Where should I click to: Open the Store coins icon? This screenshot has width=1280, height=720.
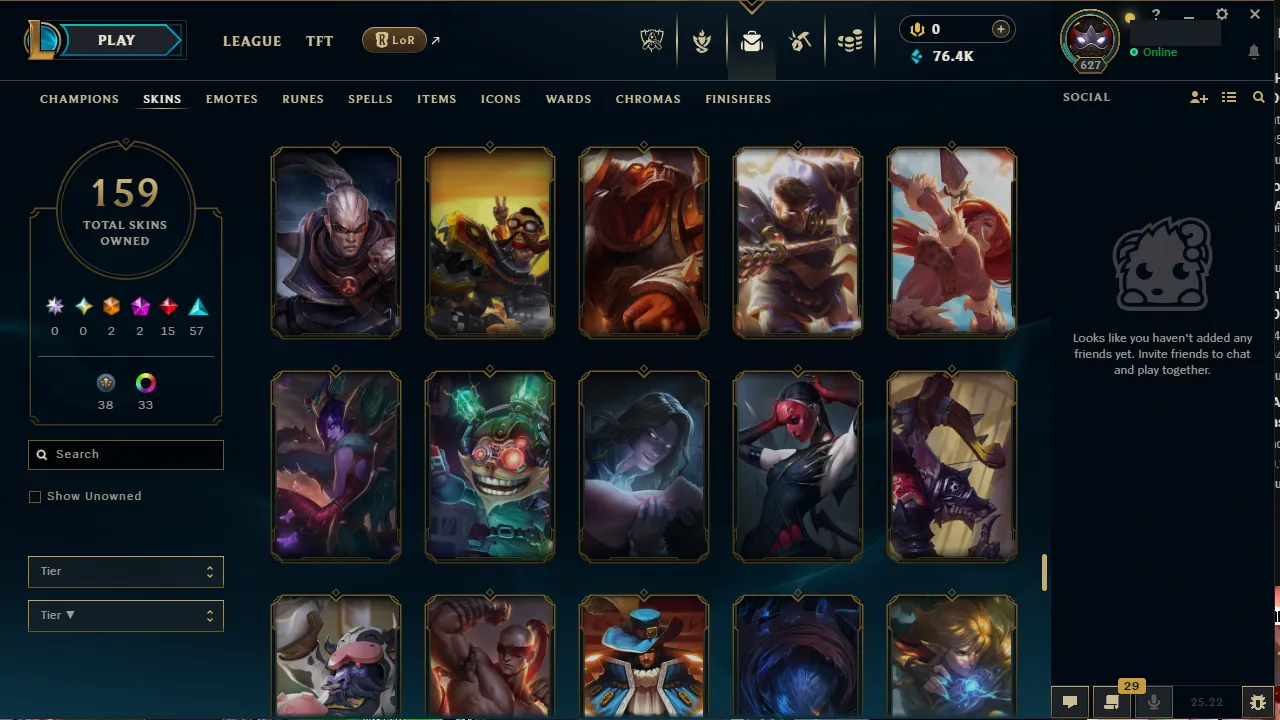pos(850,41)
